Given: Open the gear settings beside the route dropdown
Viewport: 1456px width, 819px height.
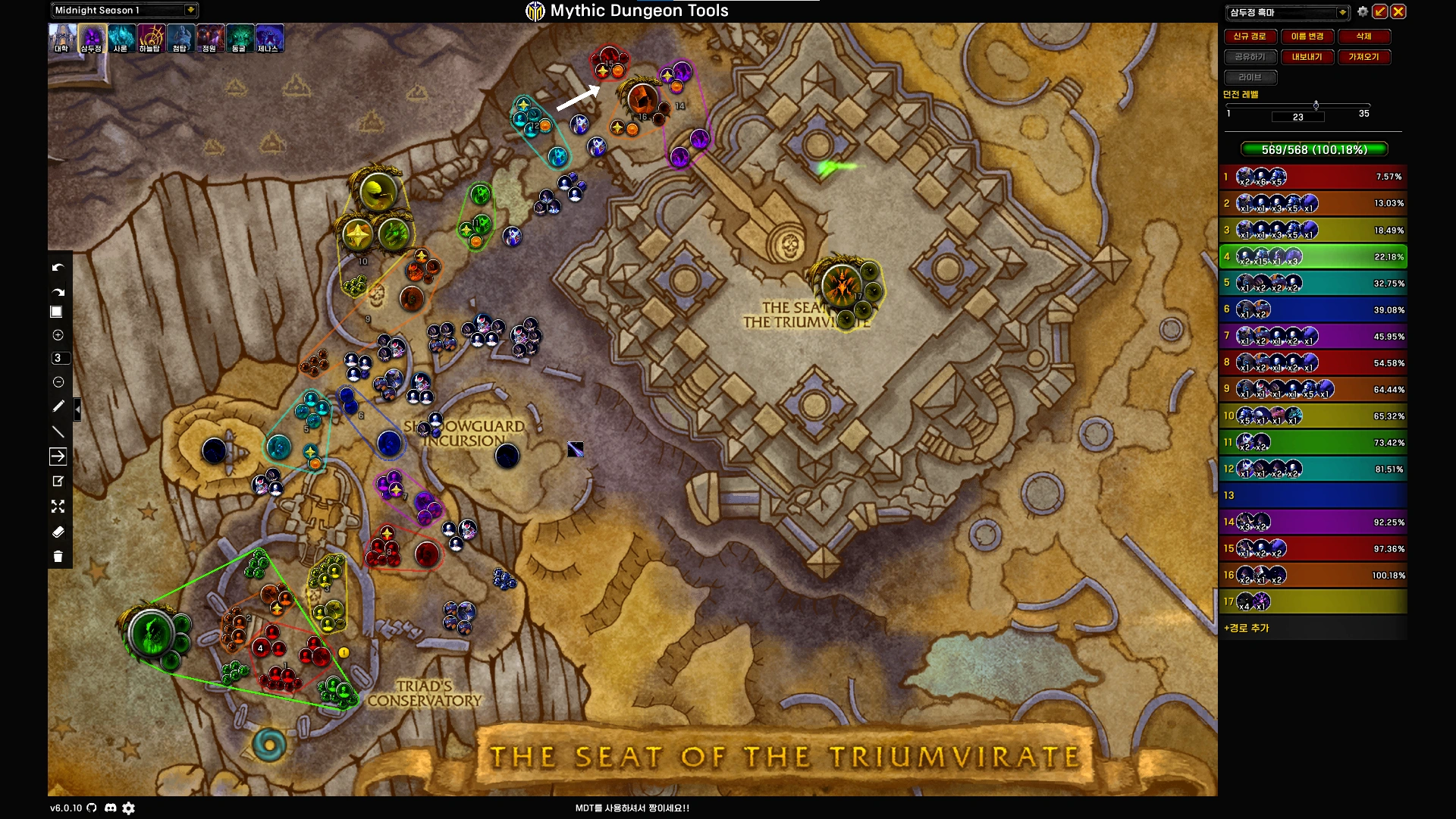Looking at the screenshot, I should tap(1363, 11).
